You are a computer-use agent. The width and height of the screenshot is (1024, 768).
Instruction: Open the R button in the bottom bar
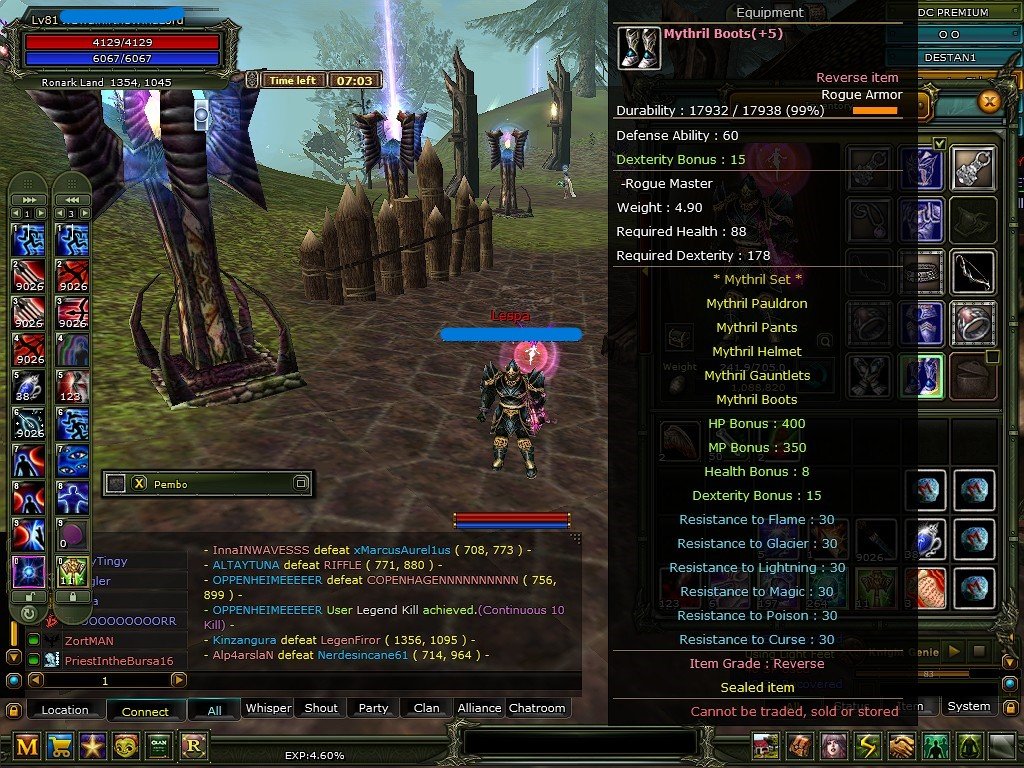pyautogui.click(x=192, y=745)
